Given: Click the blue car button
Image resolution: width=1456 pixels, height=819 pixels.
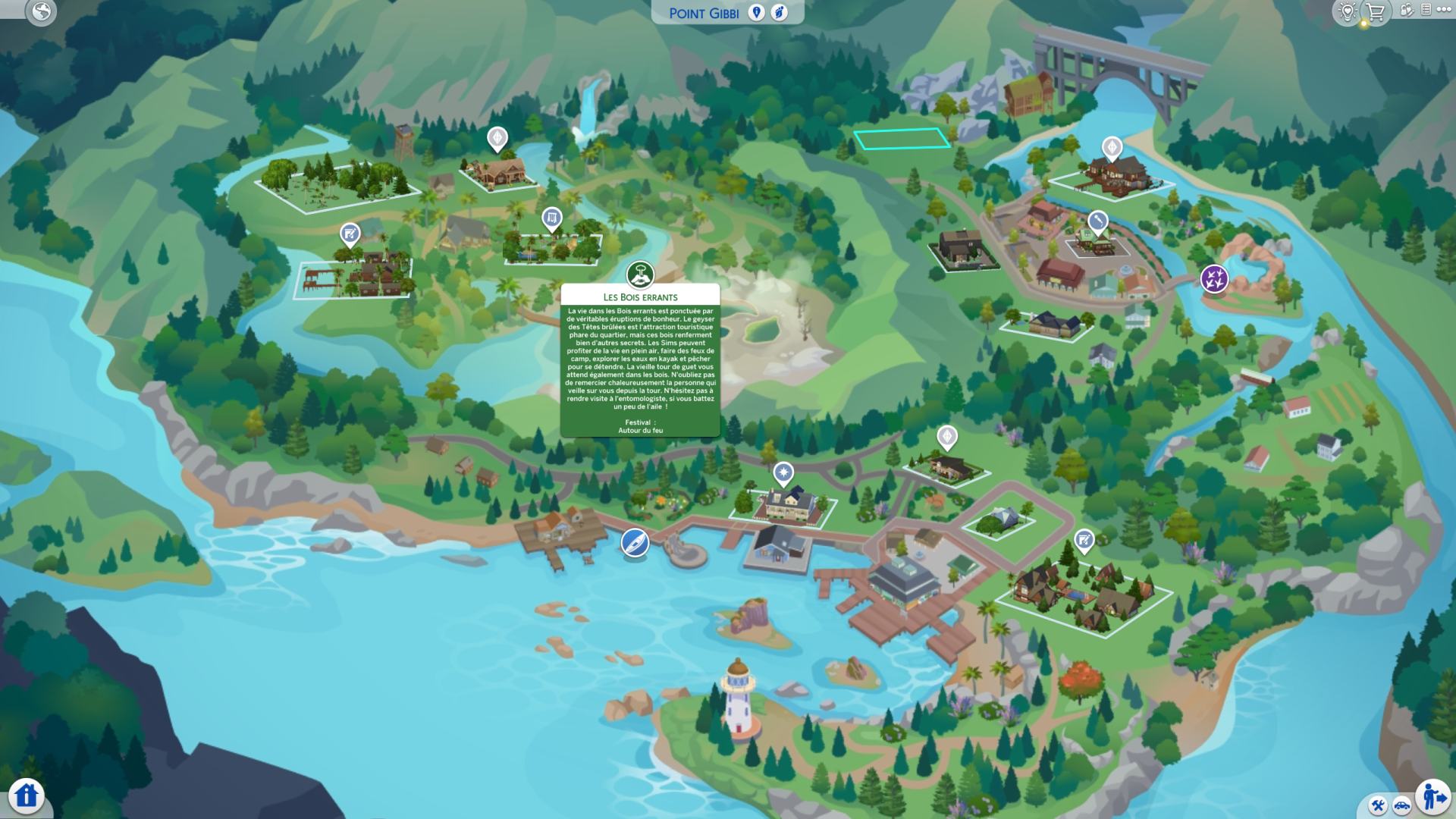Looking at the screenshot, I should (1401, 805).
